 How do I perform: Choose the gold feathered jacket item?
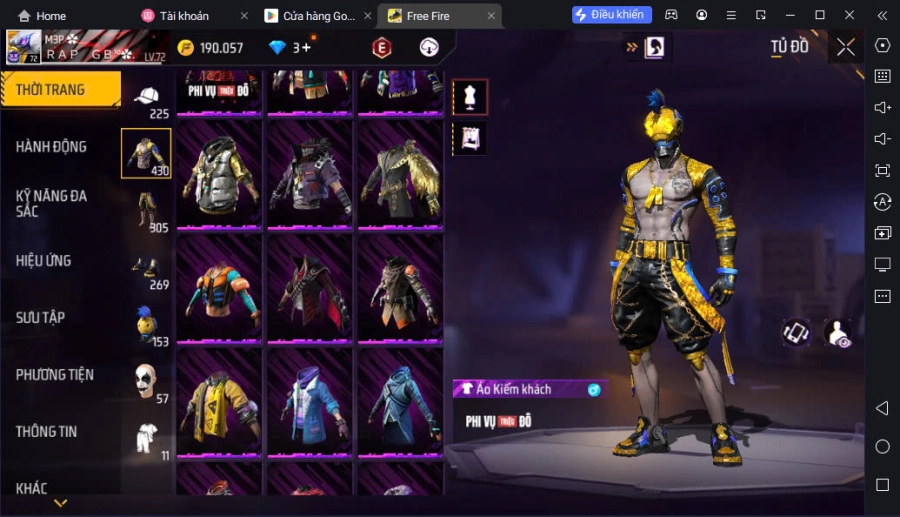tap(399, 175)
